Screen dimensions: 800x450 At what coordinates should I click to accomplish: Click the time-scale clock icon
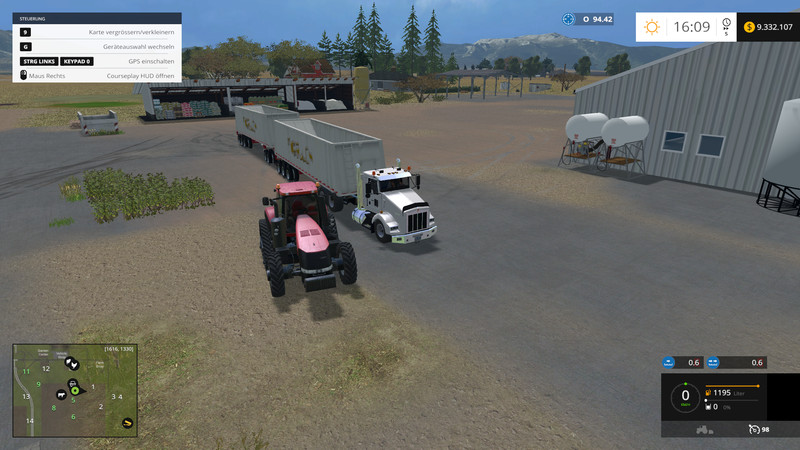pyautogui.click(x=725, y=28)
